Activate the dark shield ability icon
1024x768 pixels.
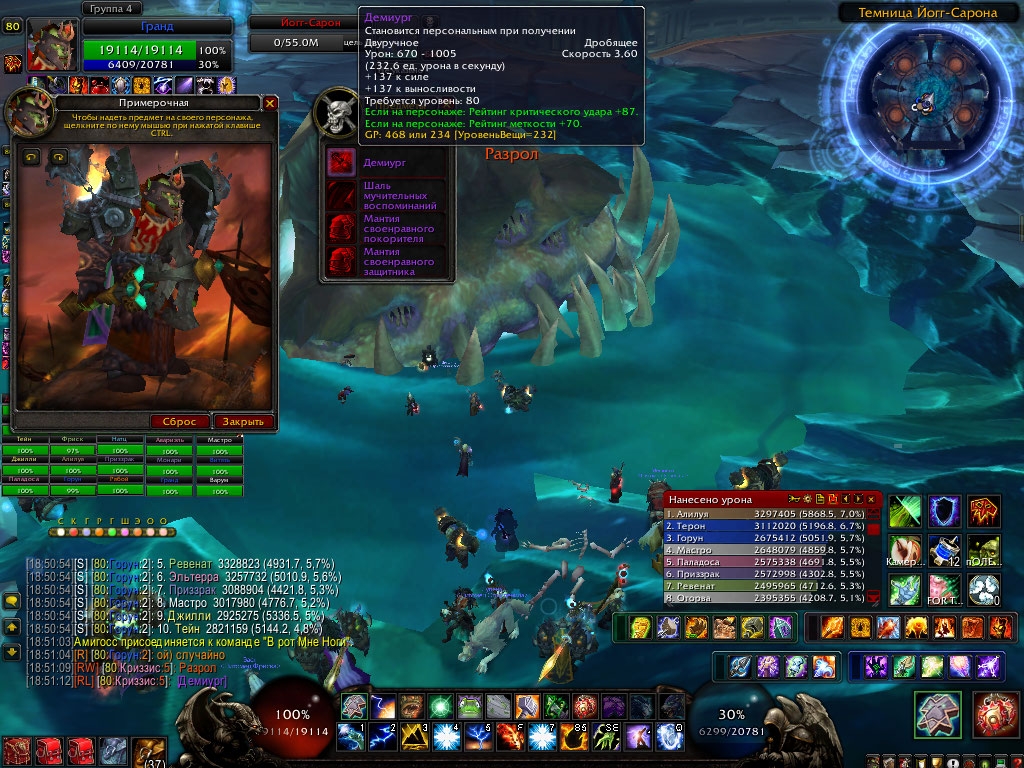(x=944, y=511)
